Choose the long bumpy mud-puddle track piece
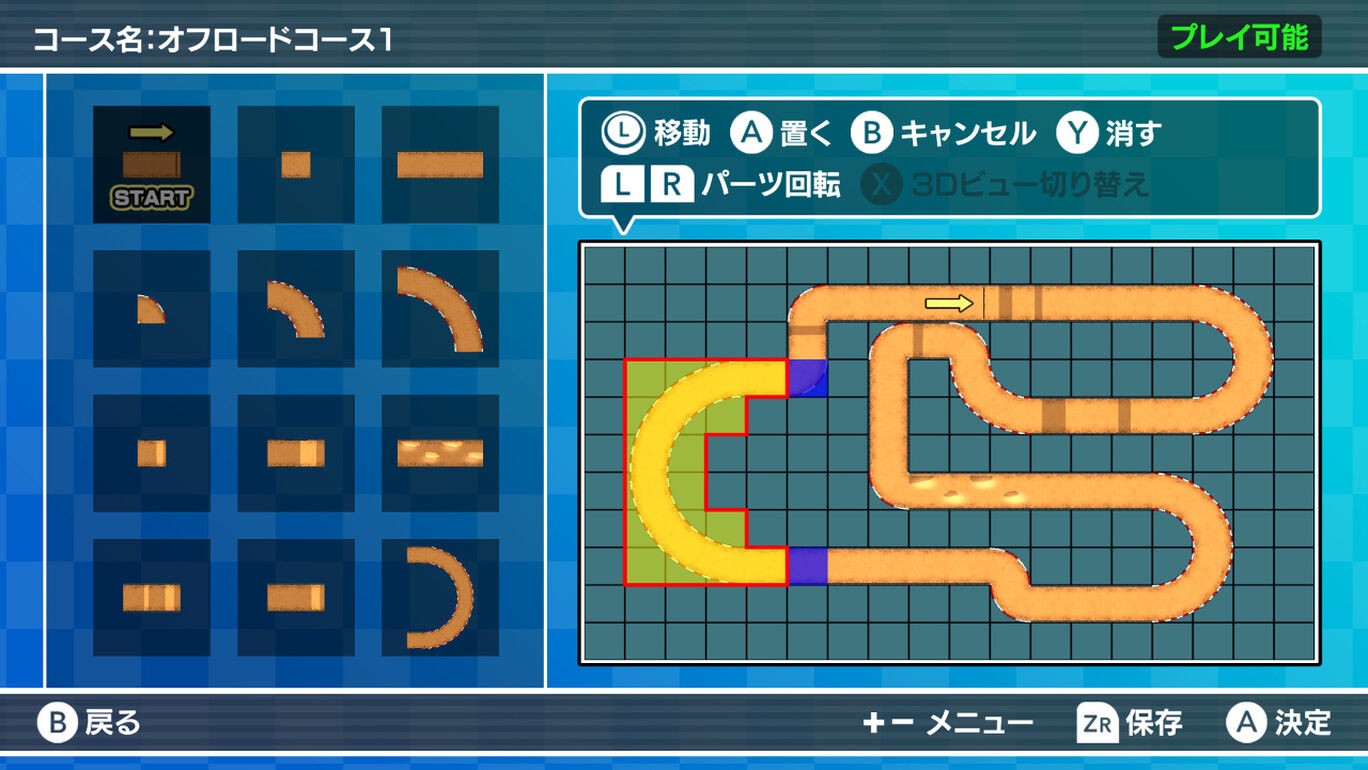1368x770 pixels. (x=440, y=450)
